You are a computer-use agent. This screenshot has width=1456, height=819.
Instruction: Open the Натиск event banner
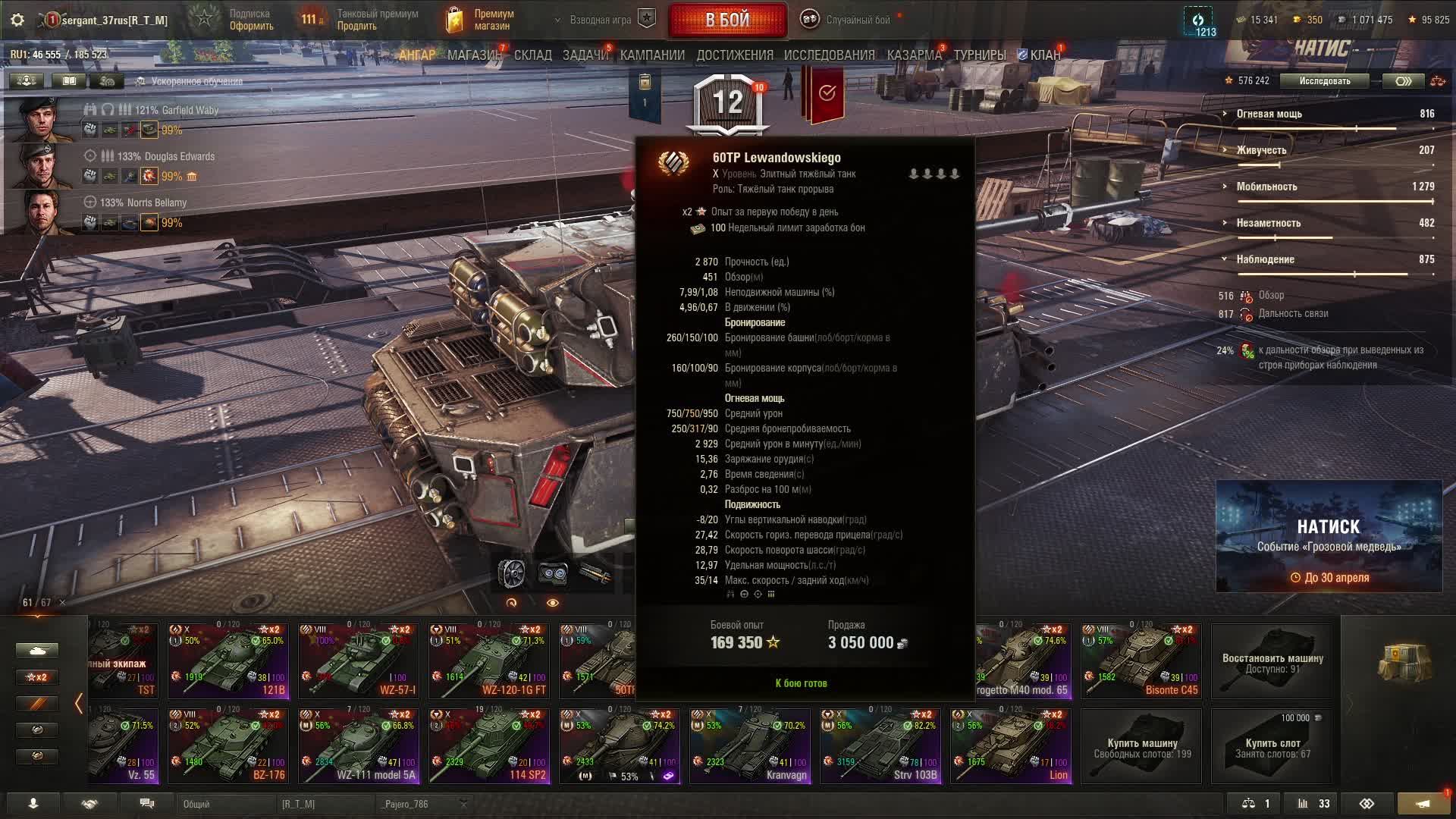[1329, 536]
